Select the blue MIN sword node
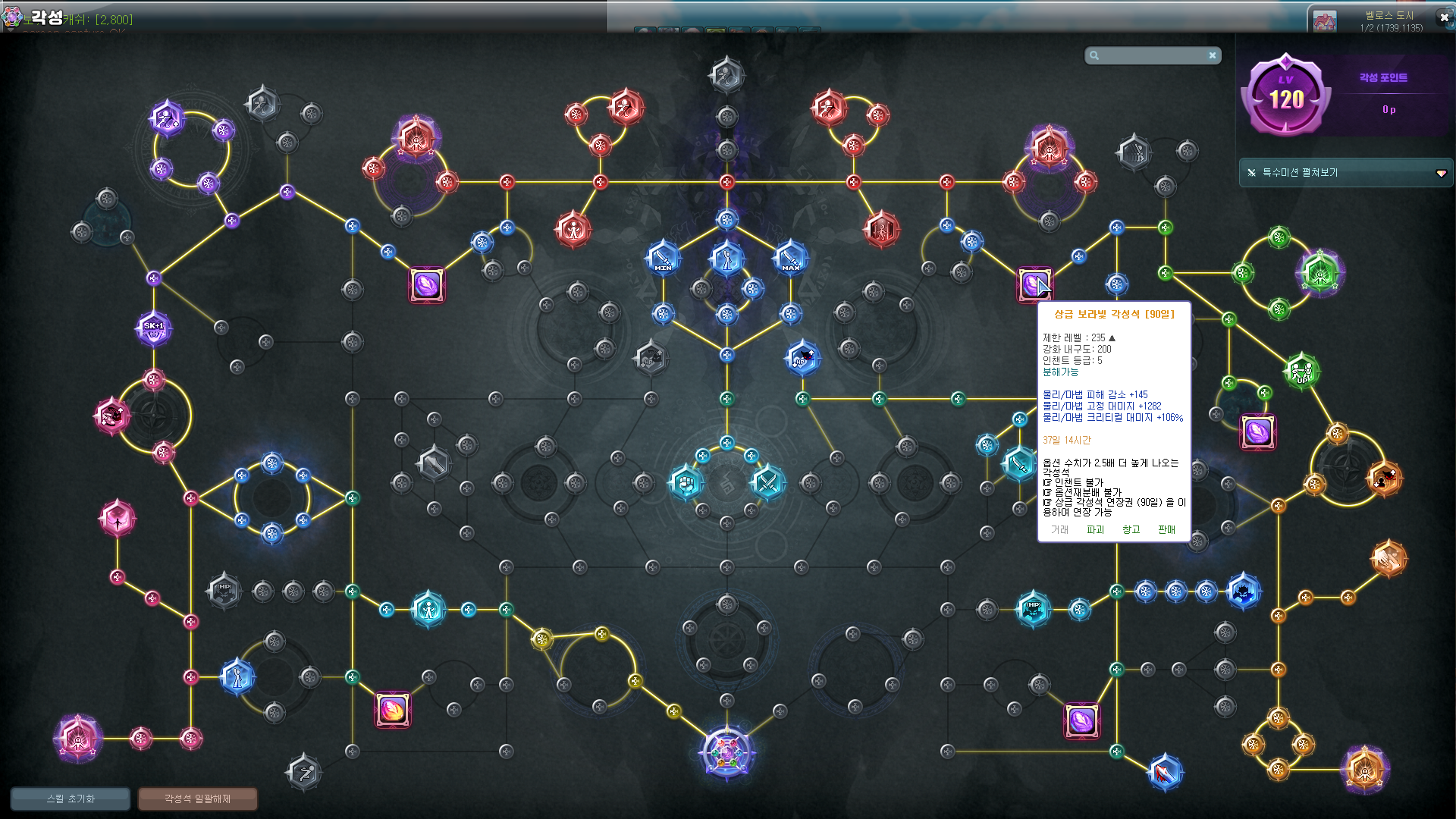 [x=663, y=259]
